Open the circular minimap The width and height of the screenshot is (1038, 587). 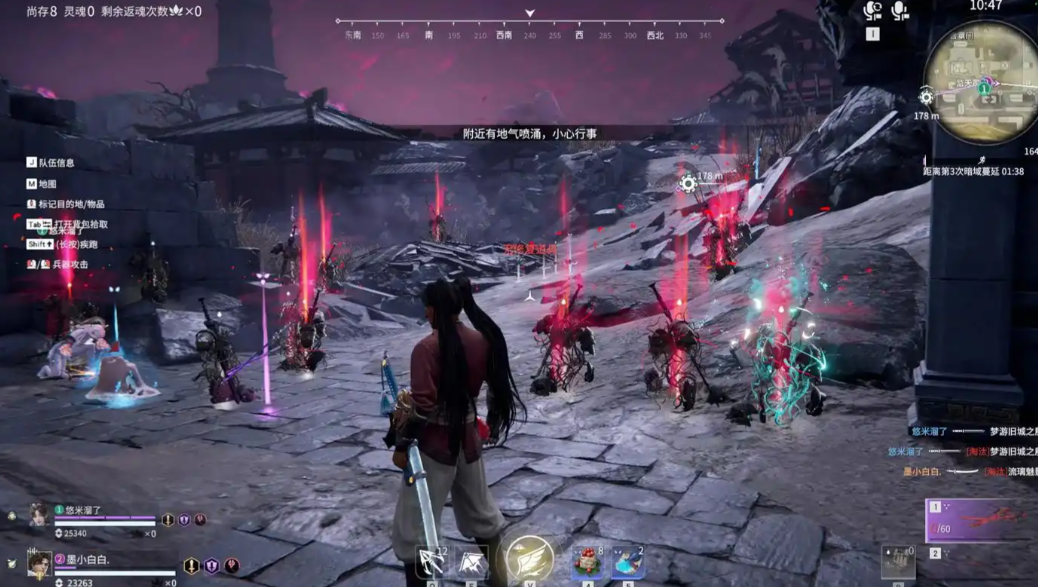pyautogui.click(x=980, y=80)
